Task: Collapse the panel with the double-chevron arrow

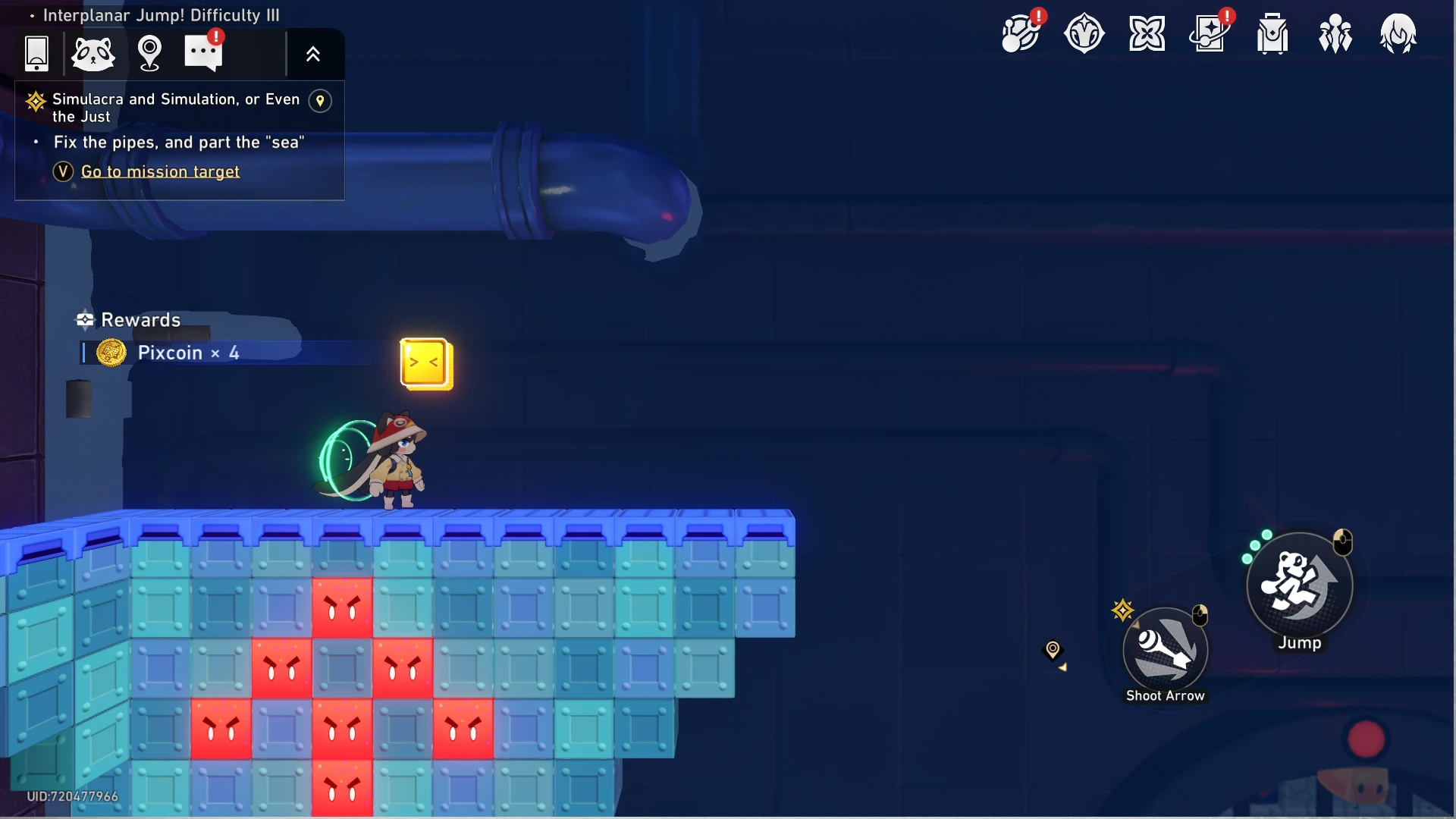Action: (313, 54)
